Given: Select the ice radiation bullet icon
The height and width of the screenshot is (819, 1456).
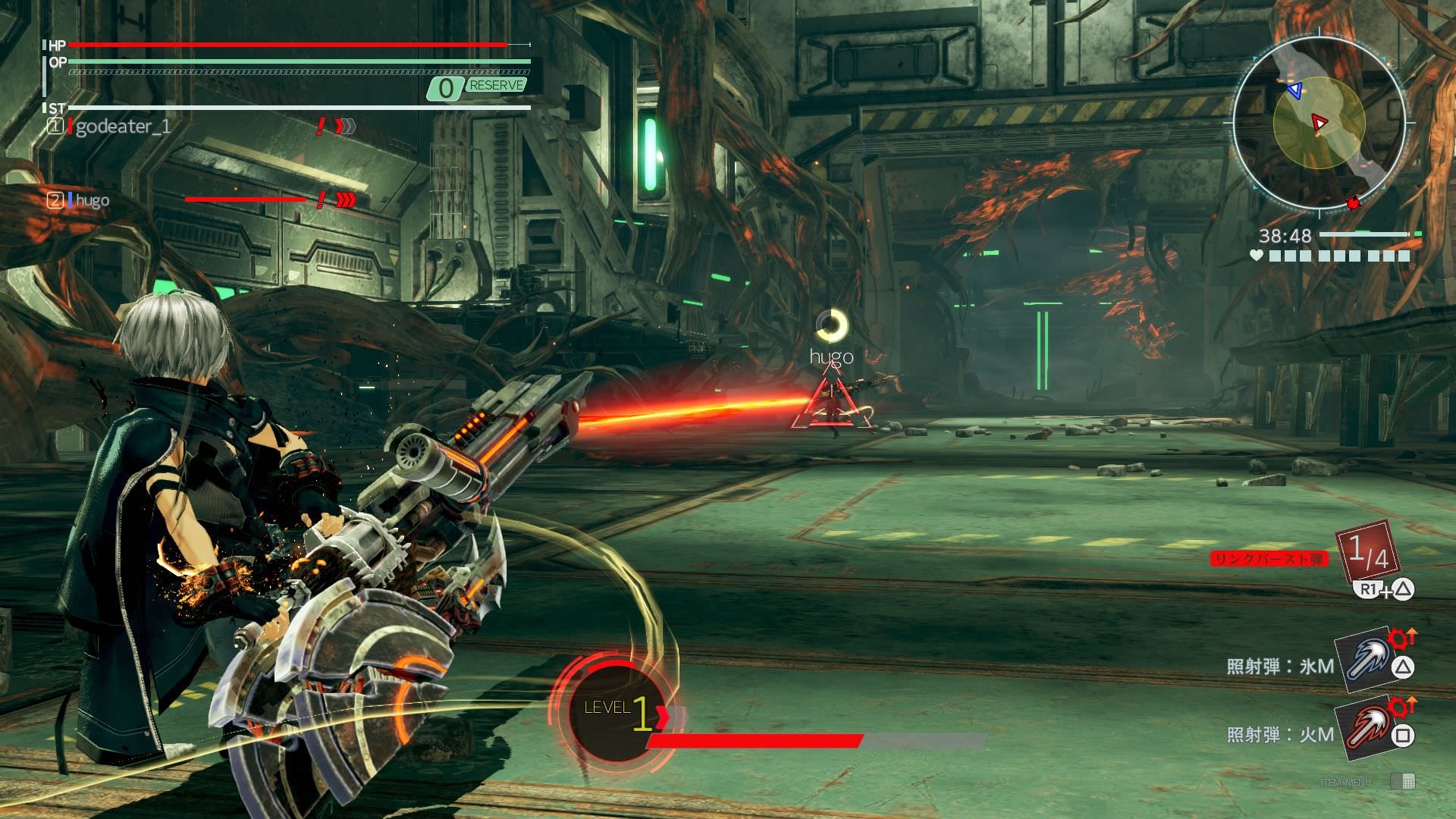Looking at the screenshot, I should pos(1365,660).
